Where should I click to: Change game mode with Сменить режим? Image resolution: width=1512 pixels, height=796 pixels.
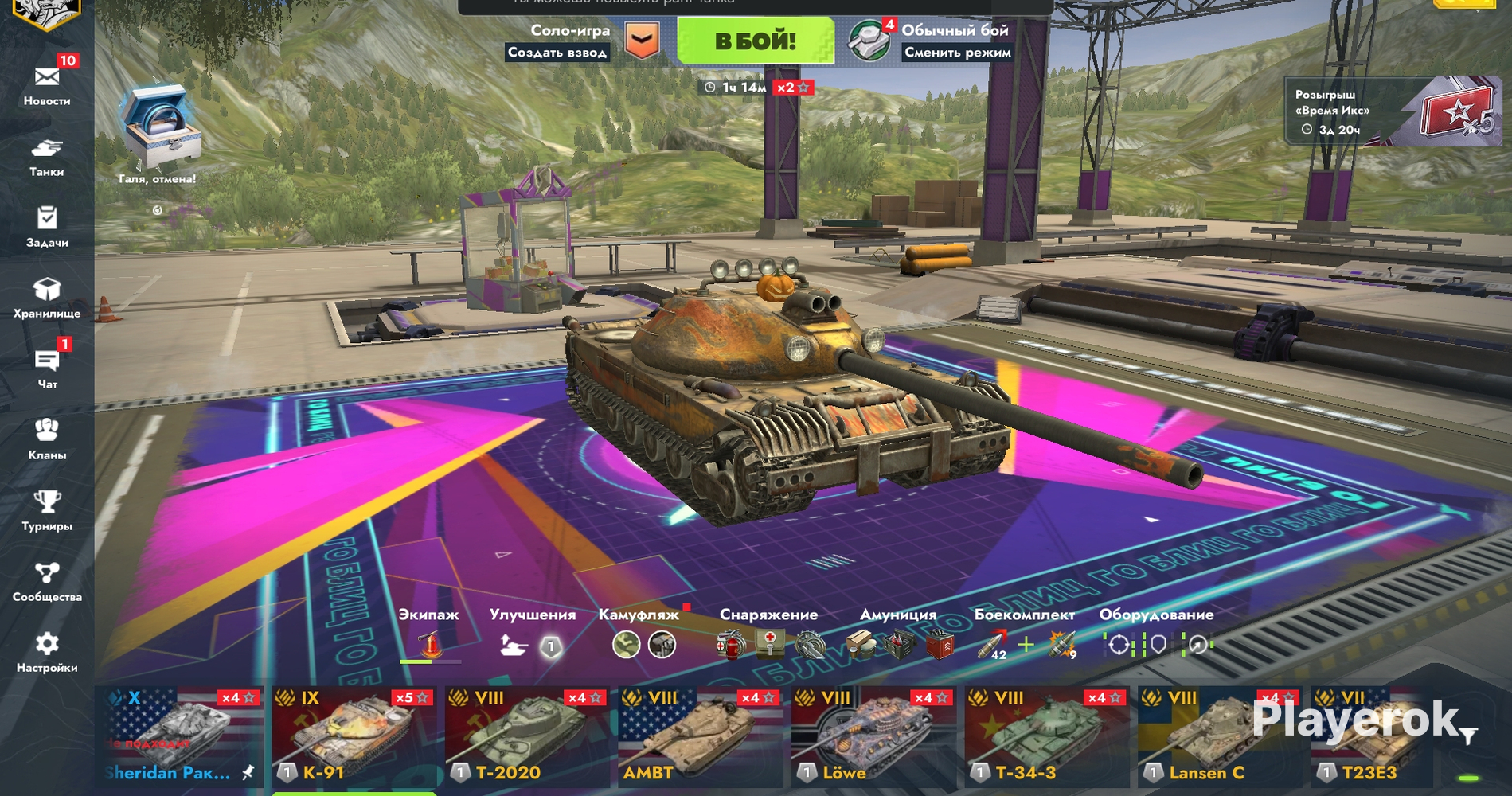[957, 53]
